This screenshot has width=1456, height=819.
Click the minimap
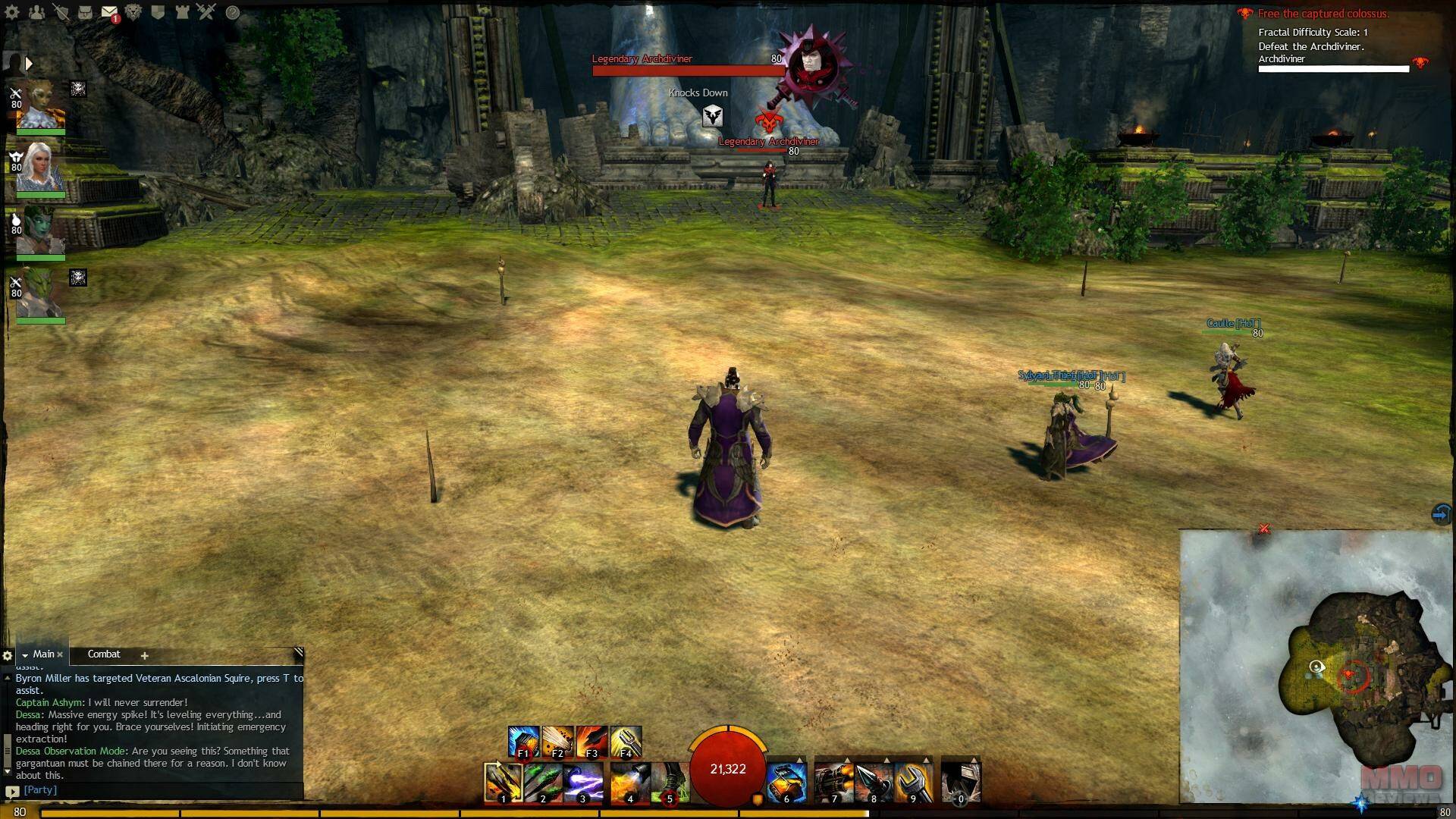[1316, 666]
